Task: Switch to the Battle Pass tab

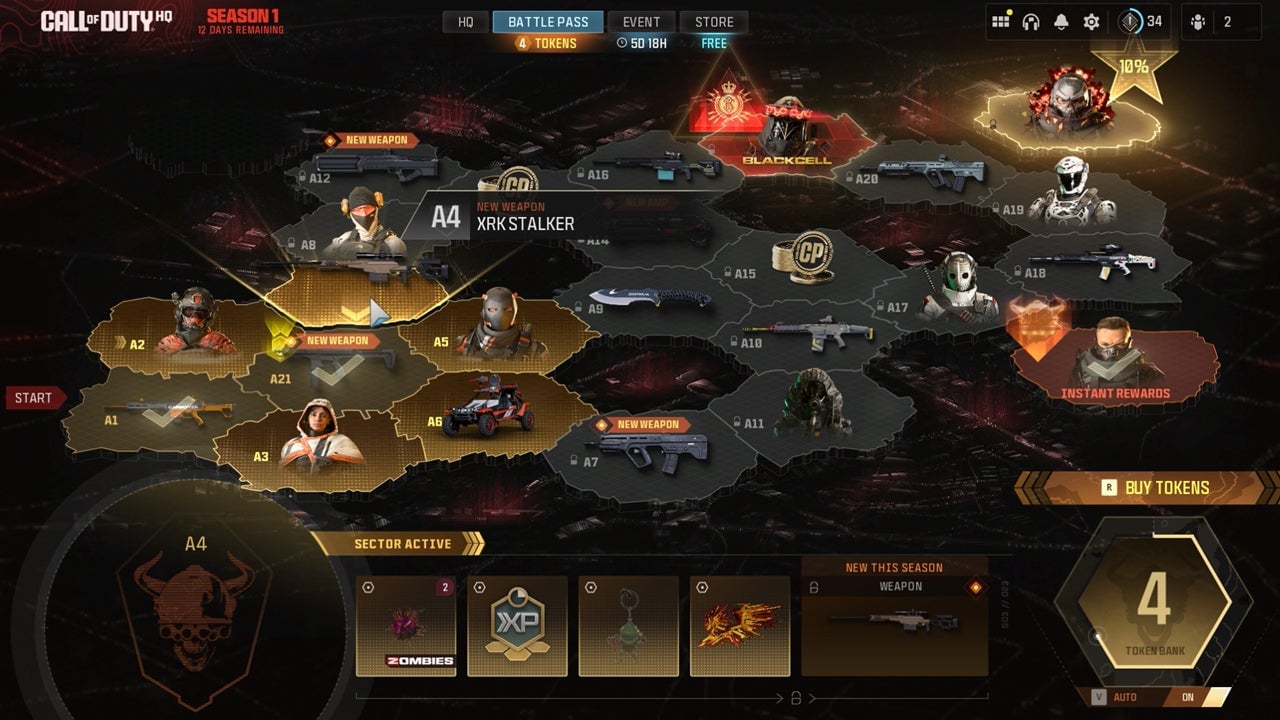Action: [548, 21]
